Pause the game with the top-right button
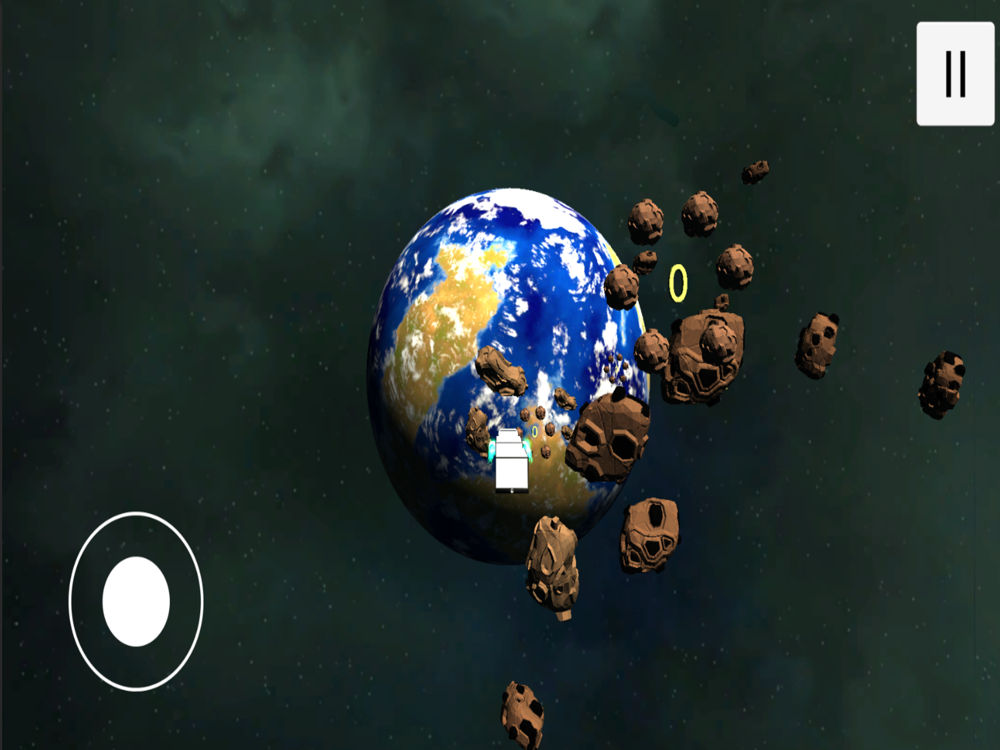The image size is (1000, 750). 955,74
